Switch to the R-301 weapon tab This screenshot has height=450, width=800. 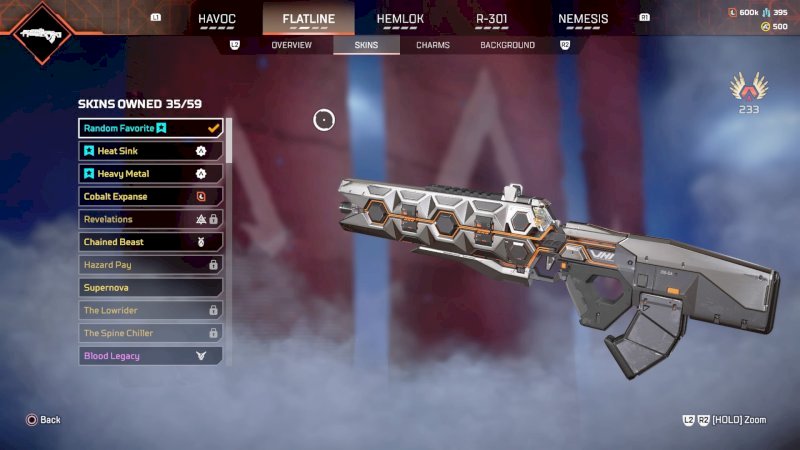(x=493, y=18)
